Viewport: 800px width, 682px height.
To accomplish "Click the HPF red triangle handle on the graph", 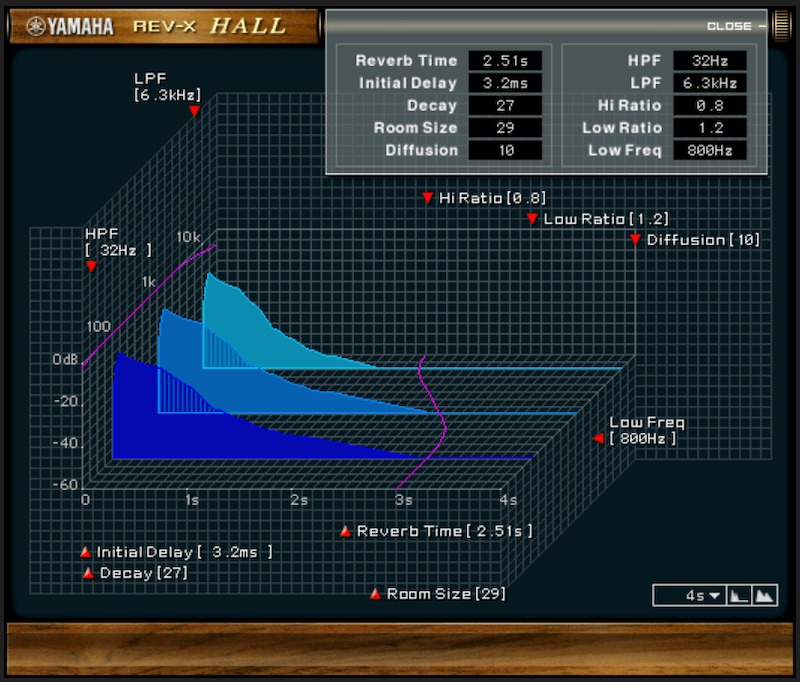I will [91, 267].
